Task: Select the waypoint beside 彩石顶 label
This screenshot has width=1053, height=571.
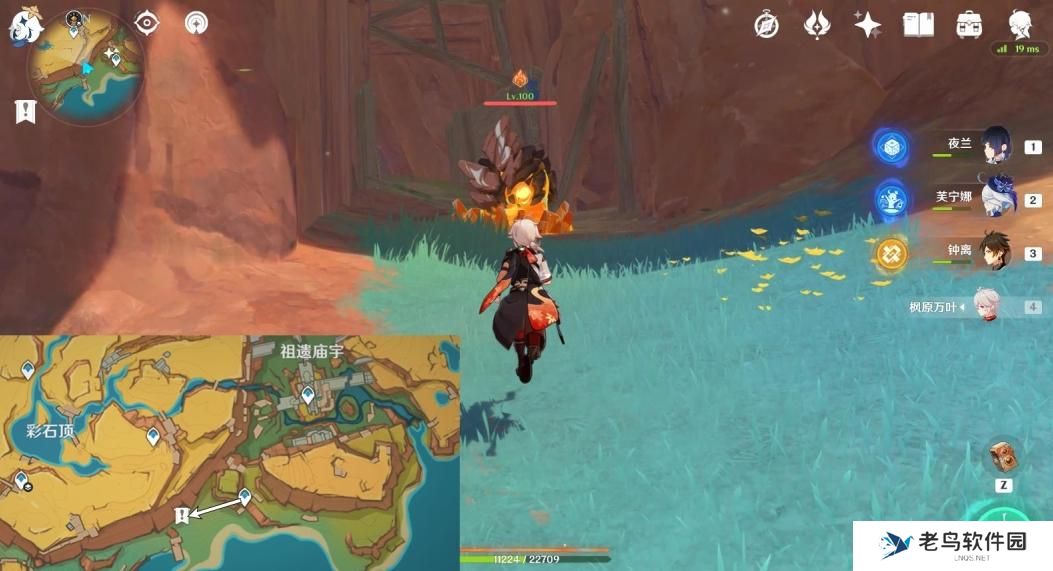Action: (153, 437)
